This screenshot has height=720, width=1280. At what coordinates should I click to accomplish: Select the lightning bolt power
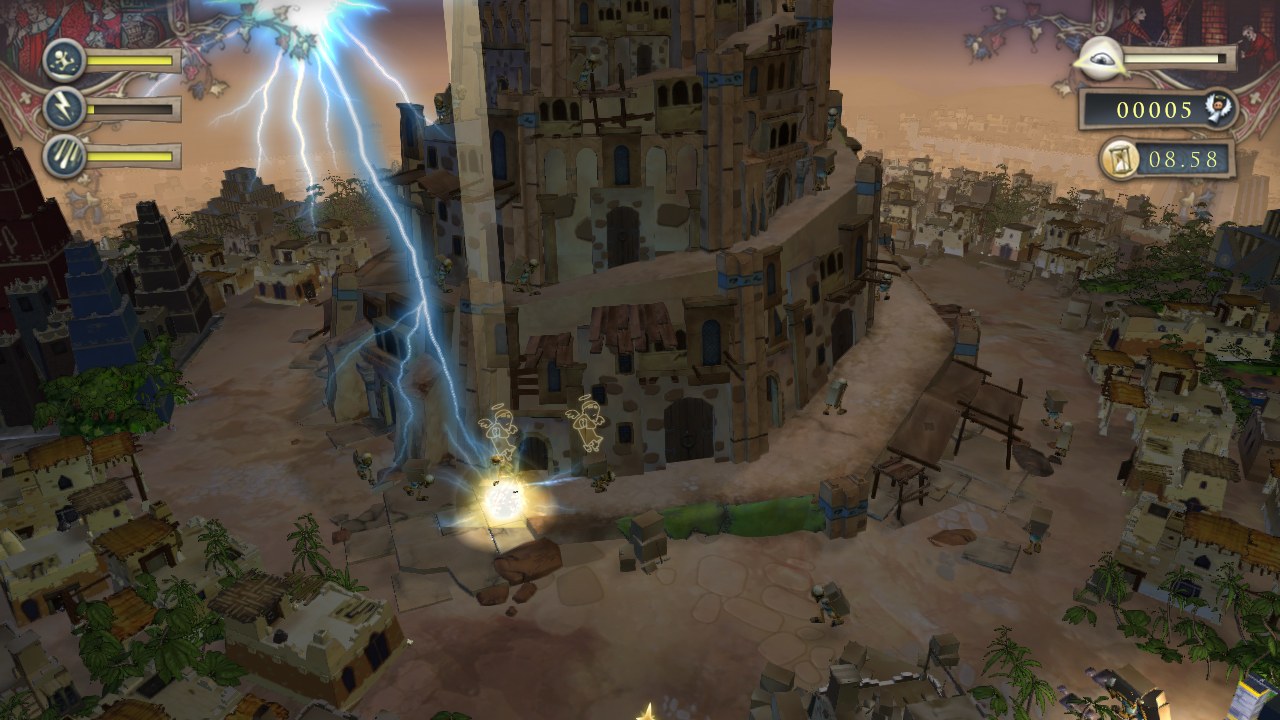pyautogui.click(x=64, y=108)
